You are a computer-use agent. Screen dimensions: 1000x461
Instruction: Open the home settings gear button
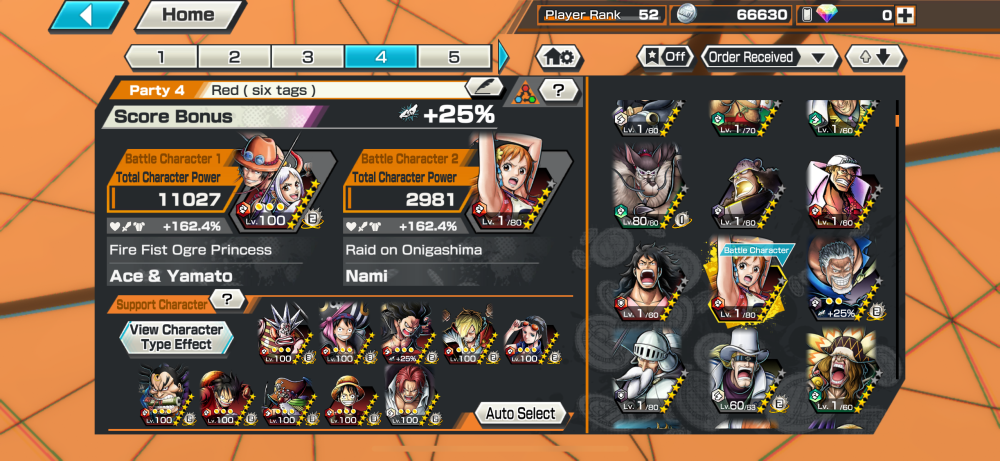560,57
